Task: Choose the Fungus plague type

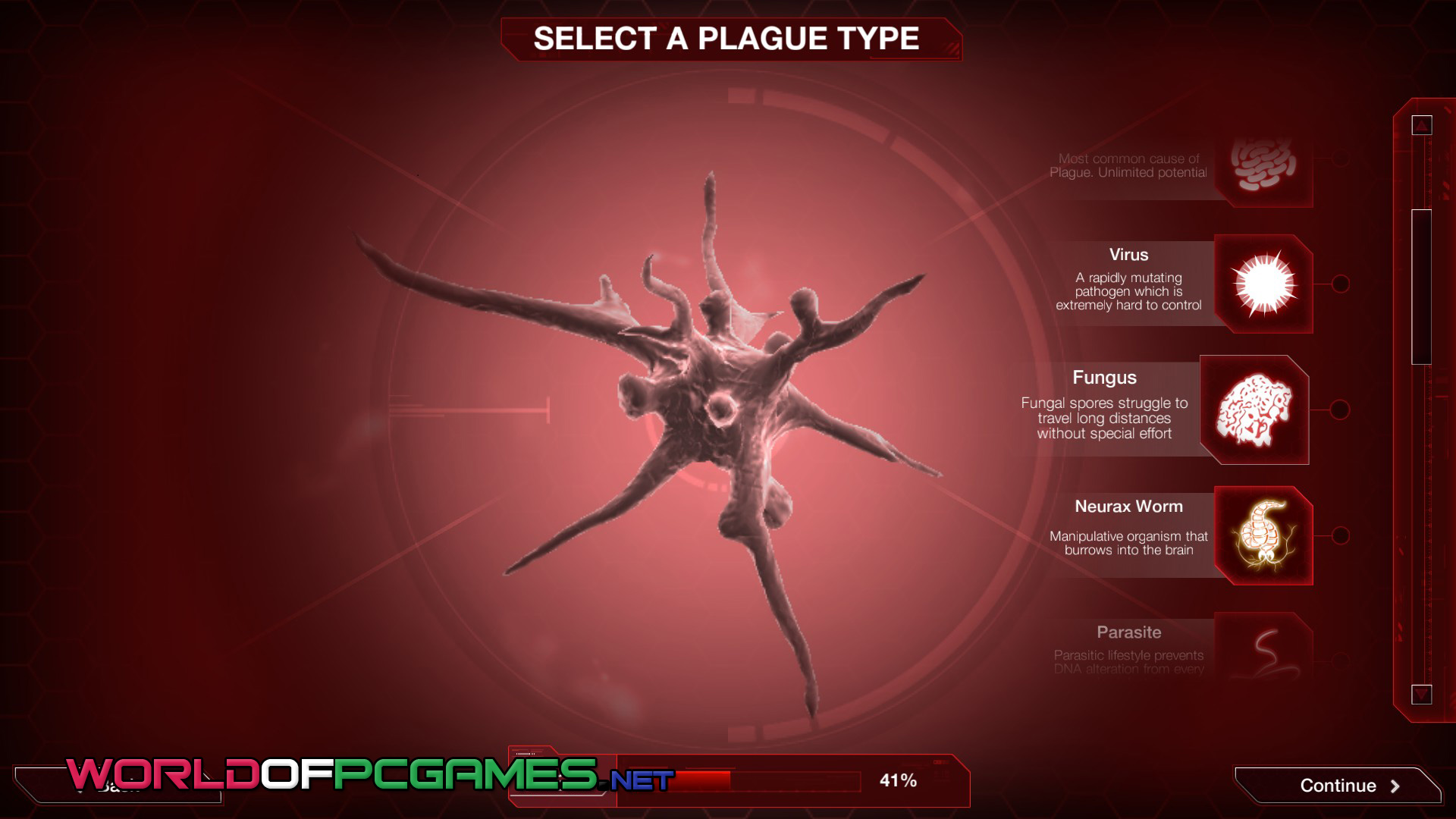Action: click(1254, 410)
